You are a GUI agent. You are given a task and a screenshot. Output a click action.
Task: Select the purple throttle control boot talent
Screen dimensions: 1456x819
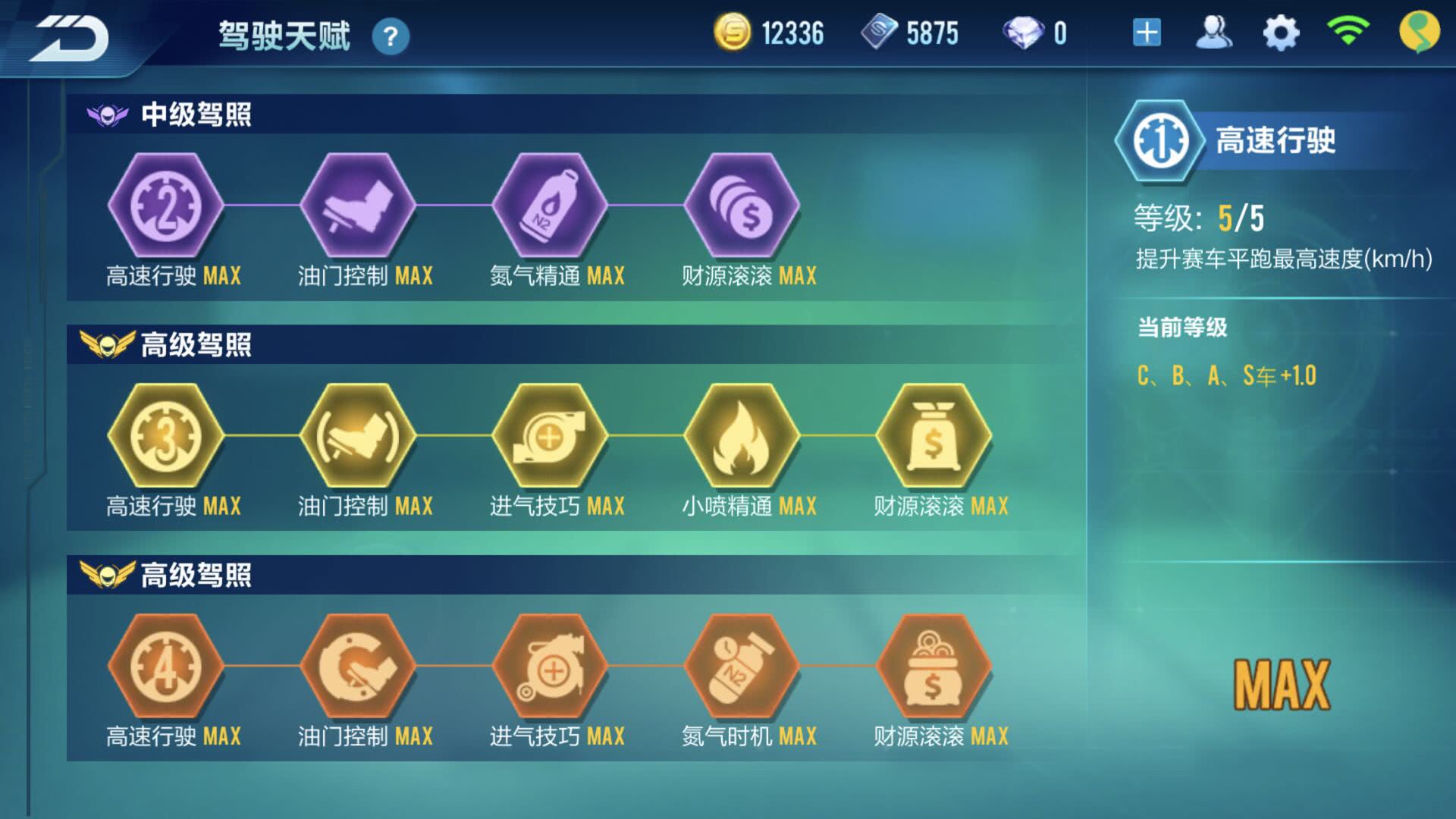coord(357,206)
